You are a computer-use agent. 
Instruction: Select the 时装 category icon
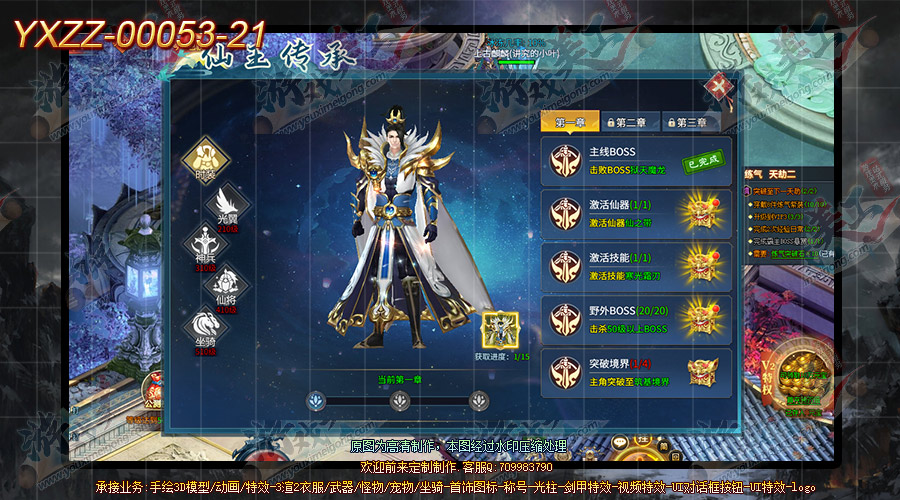click(206, 157)
